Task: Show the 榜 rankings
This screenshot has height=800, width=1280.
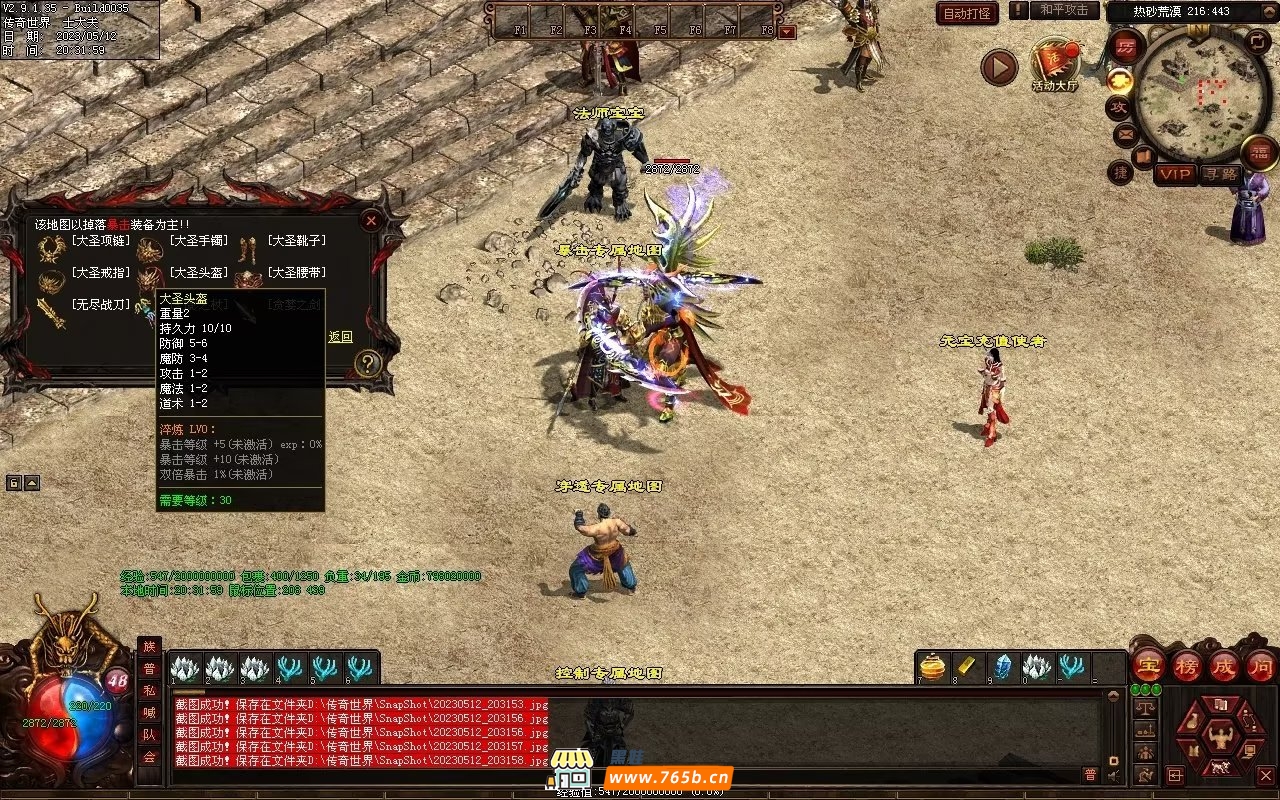Action: 1187,665
